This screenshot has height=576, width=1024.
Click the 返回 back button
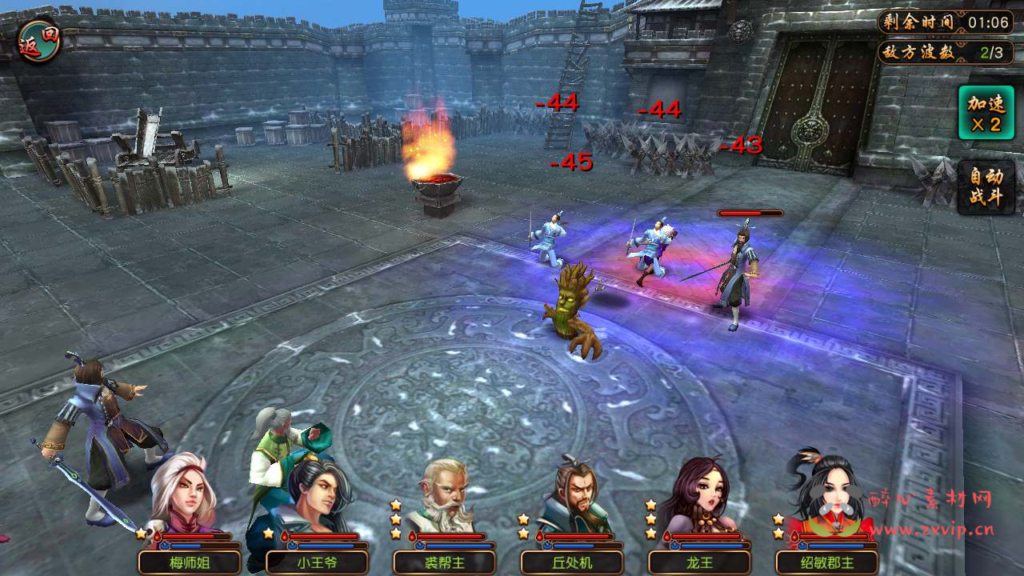point(39,39)
